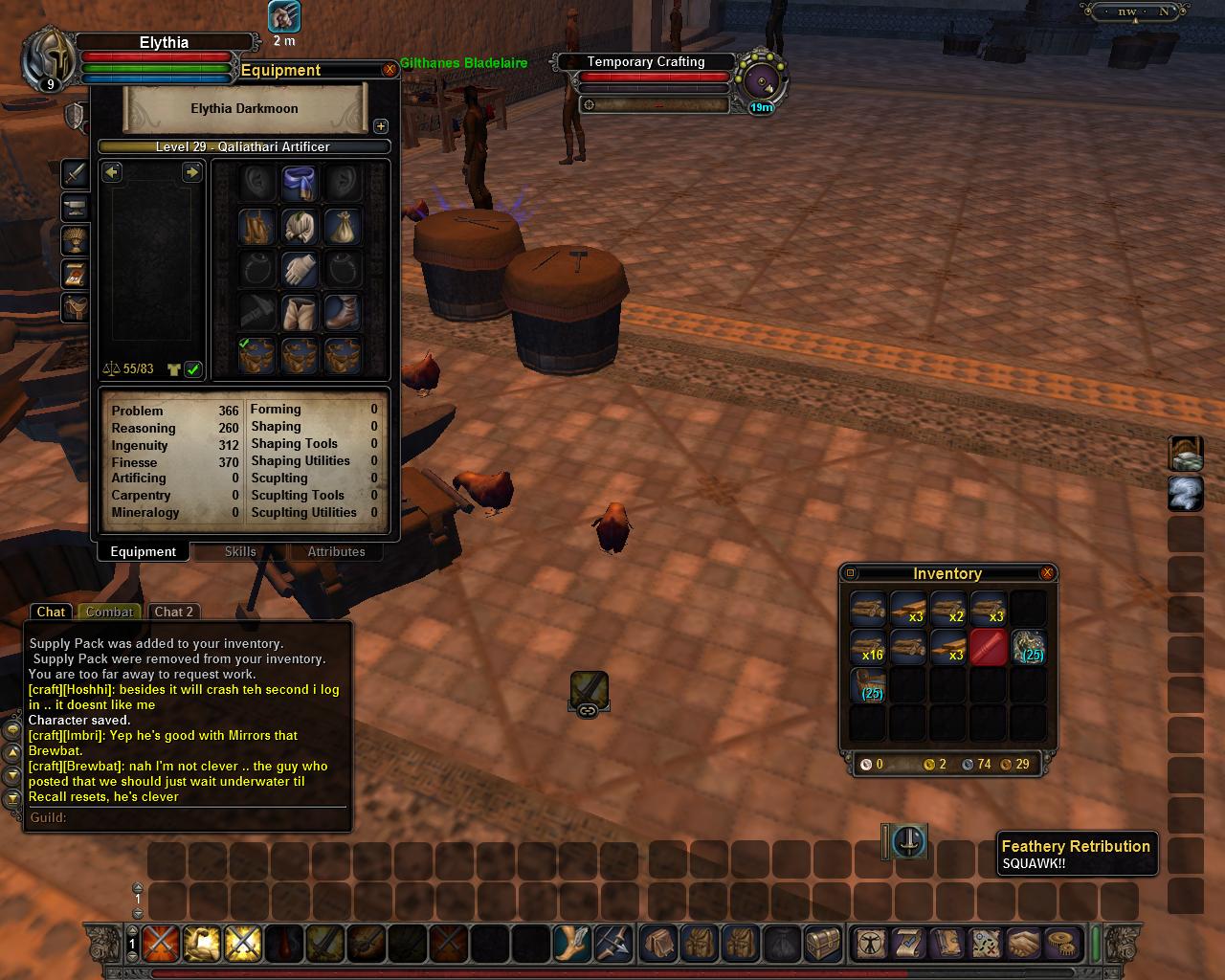Open the Chat 2 tab
The image size is (1225, 980).
(x=173, y=612)
